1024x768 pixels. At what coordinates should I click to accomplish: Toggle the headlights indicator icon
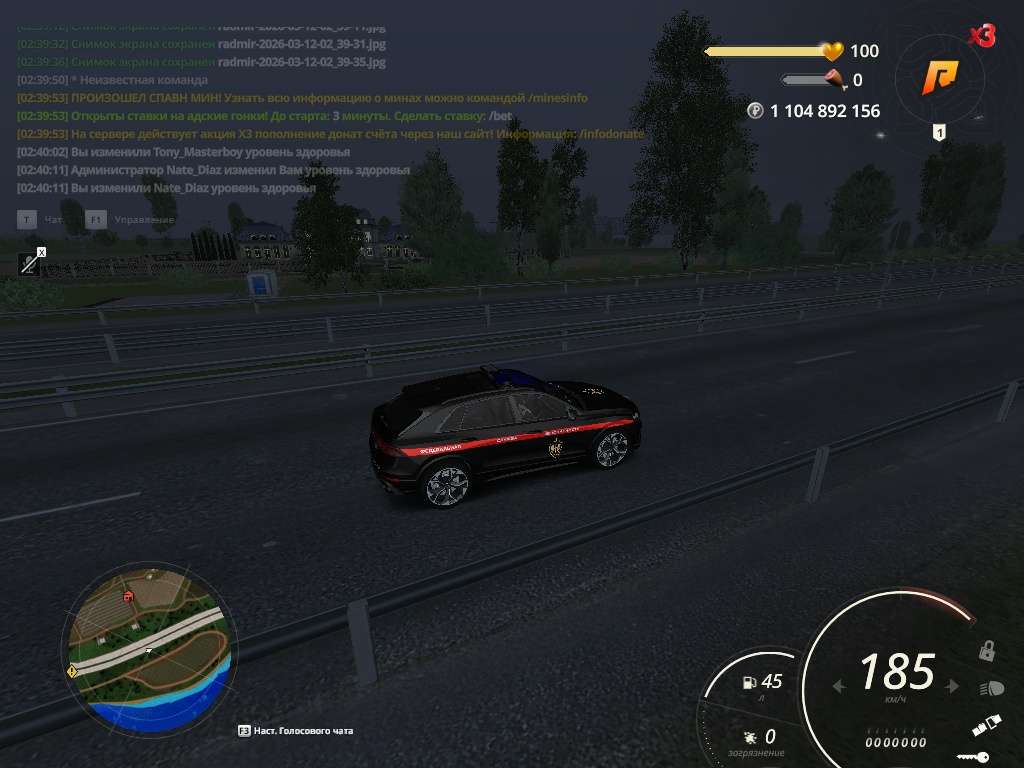coord(992,689)
